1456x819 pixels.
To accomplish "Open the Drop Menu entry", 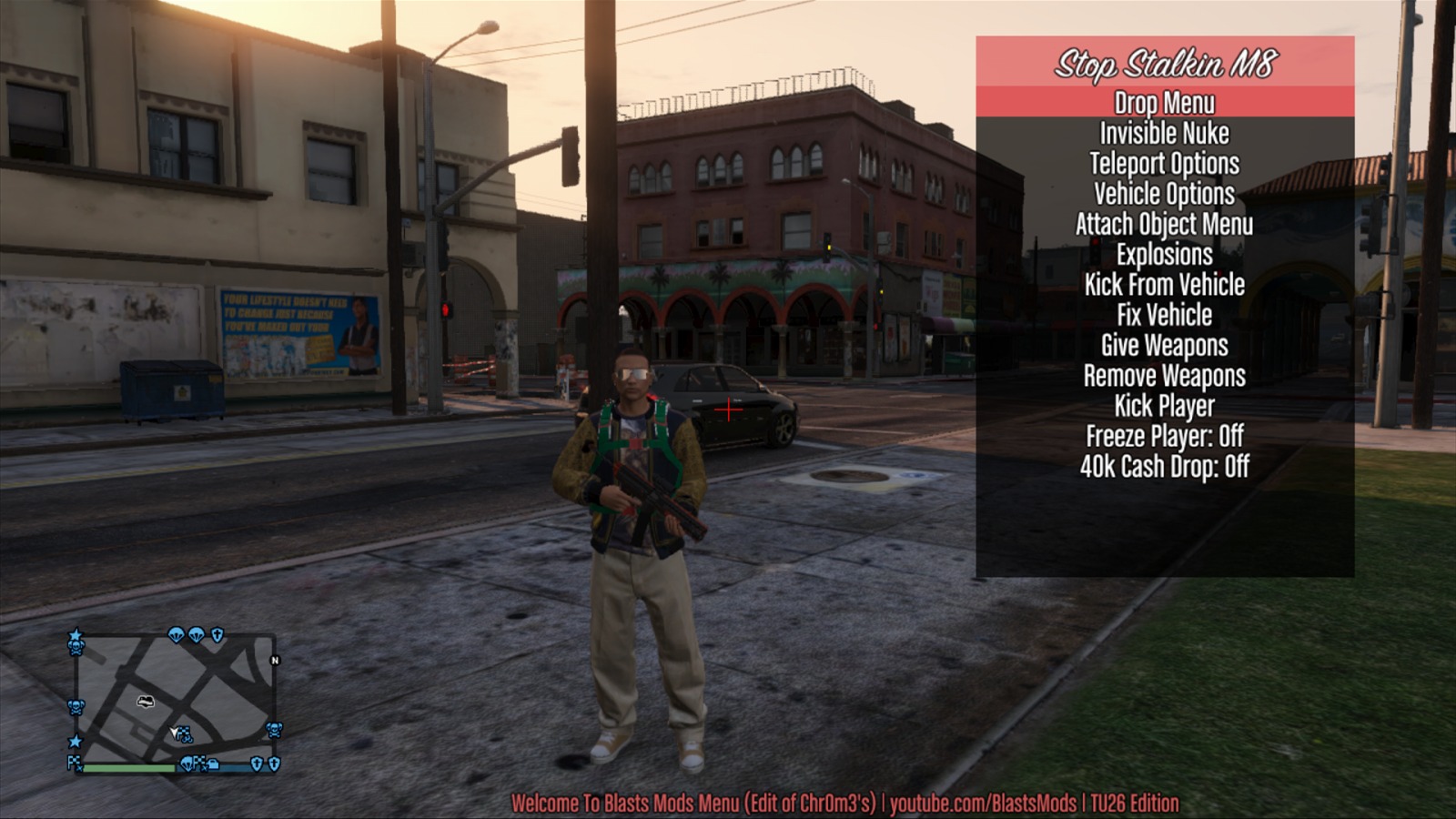I will (1164, 103).
